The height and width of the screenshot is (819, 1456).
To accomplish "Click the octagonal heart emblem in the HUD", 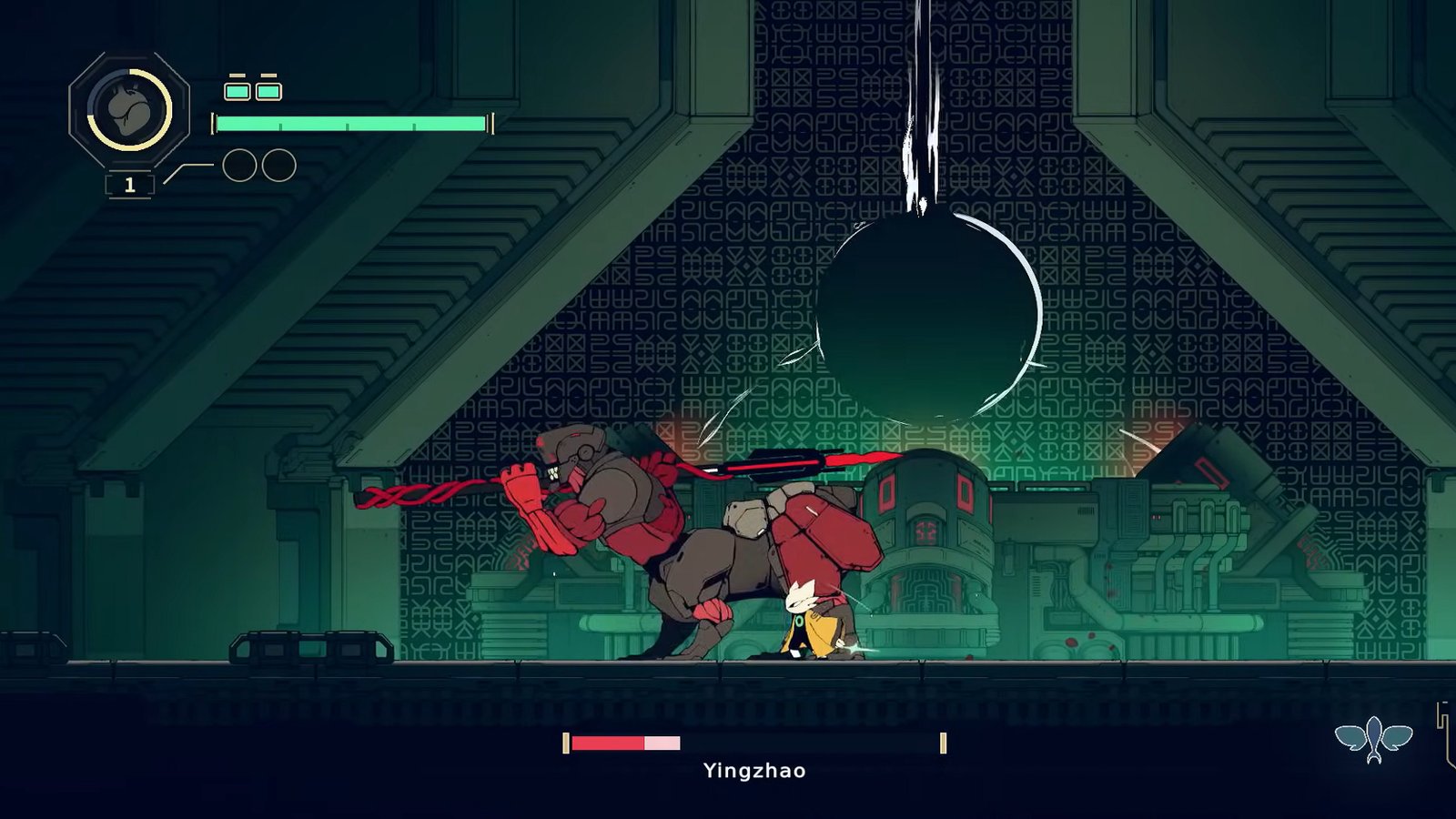I will pyautogui.click(x=129, y=110).
